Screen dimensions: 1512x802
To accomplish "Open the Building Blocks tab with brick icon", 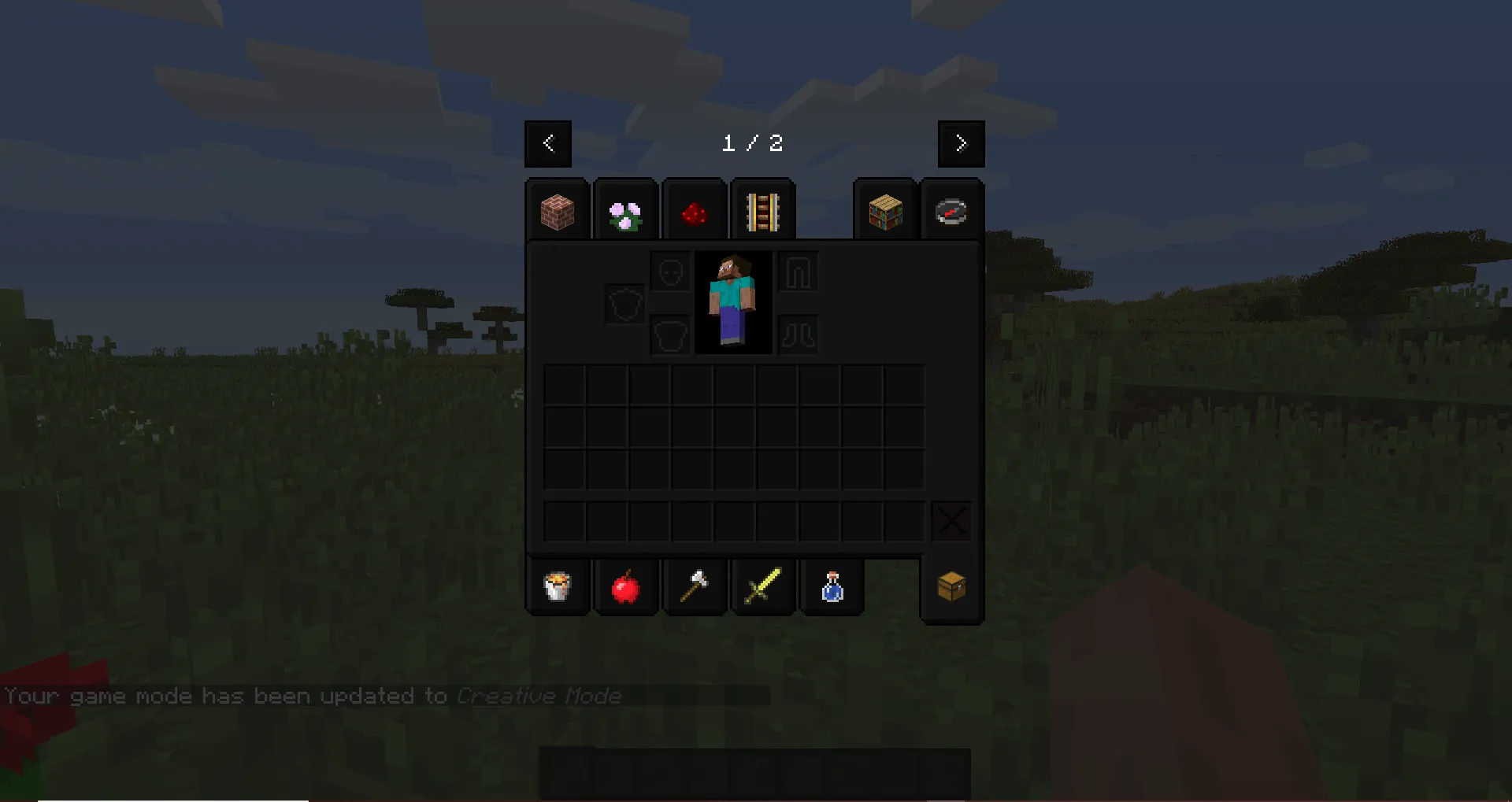I will click(x=557, y=210).
